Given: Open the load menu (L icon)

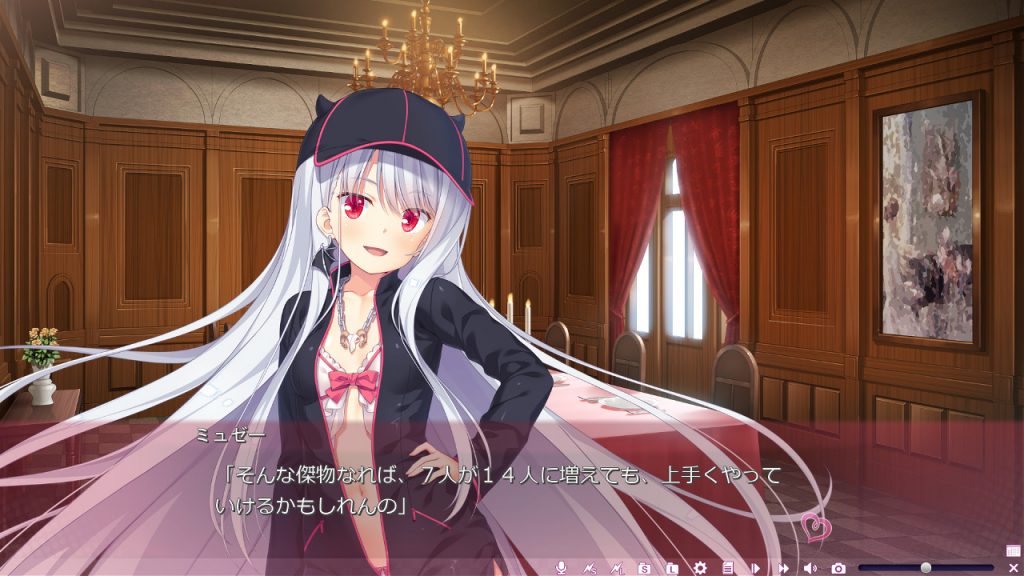Looking at the screenshot, I should click(673, 567).
